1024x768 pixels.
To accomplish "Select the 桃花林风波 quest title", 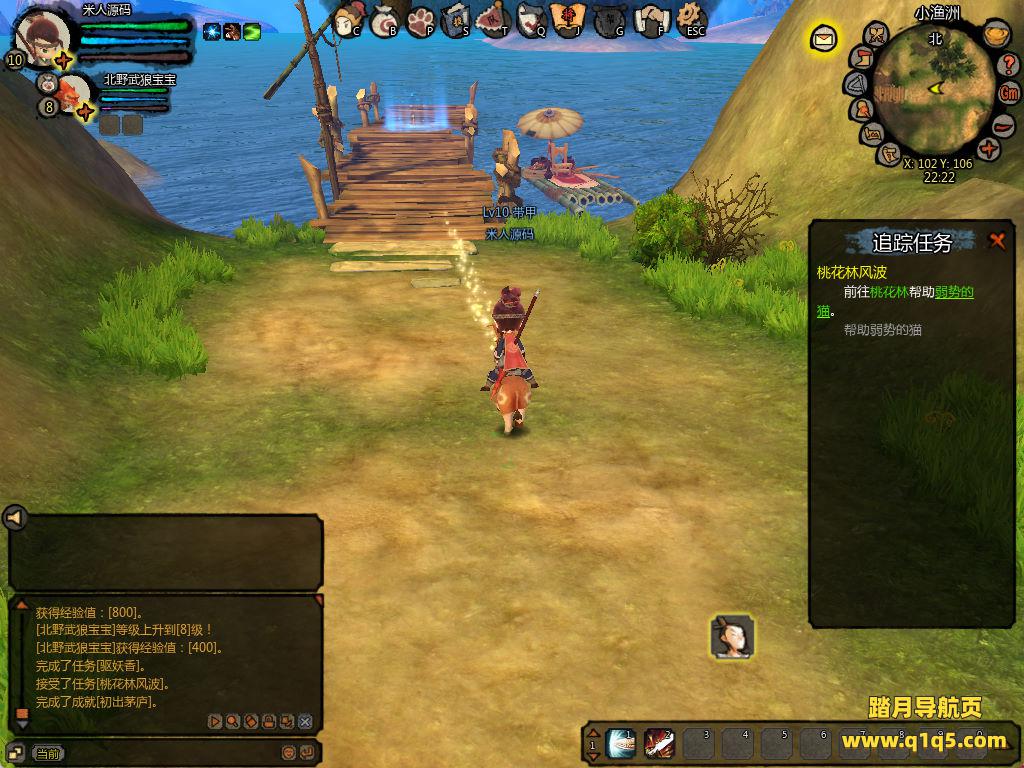I will [851, 272].
